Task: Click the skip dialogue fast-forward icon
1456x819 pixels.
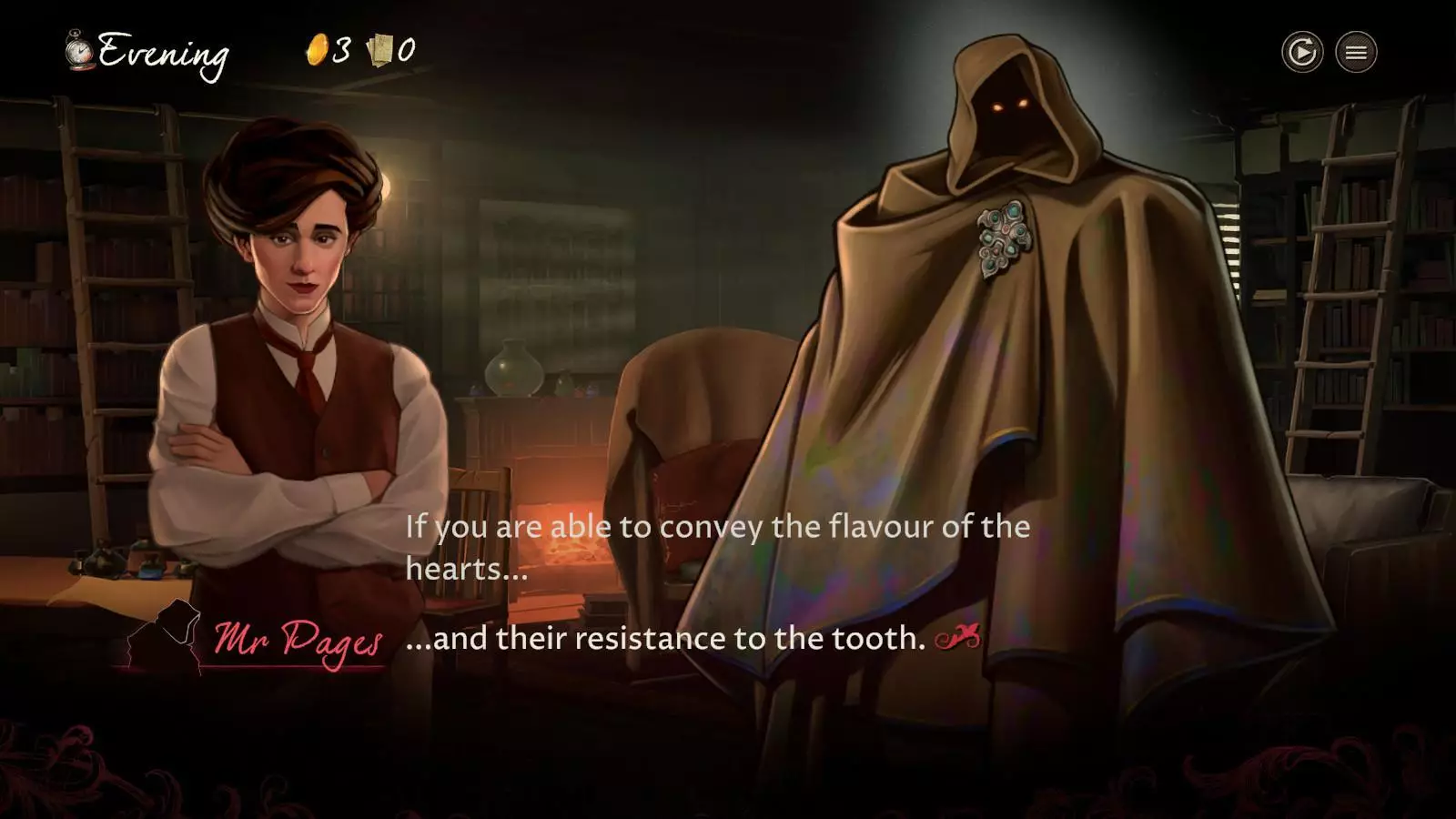Action: [x=1302, y=54]
